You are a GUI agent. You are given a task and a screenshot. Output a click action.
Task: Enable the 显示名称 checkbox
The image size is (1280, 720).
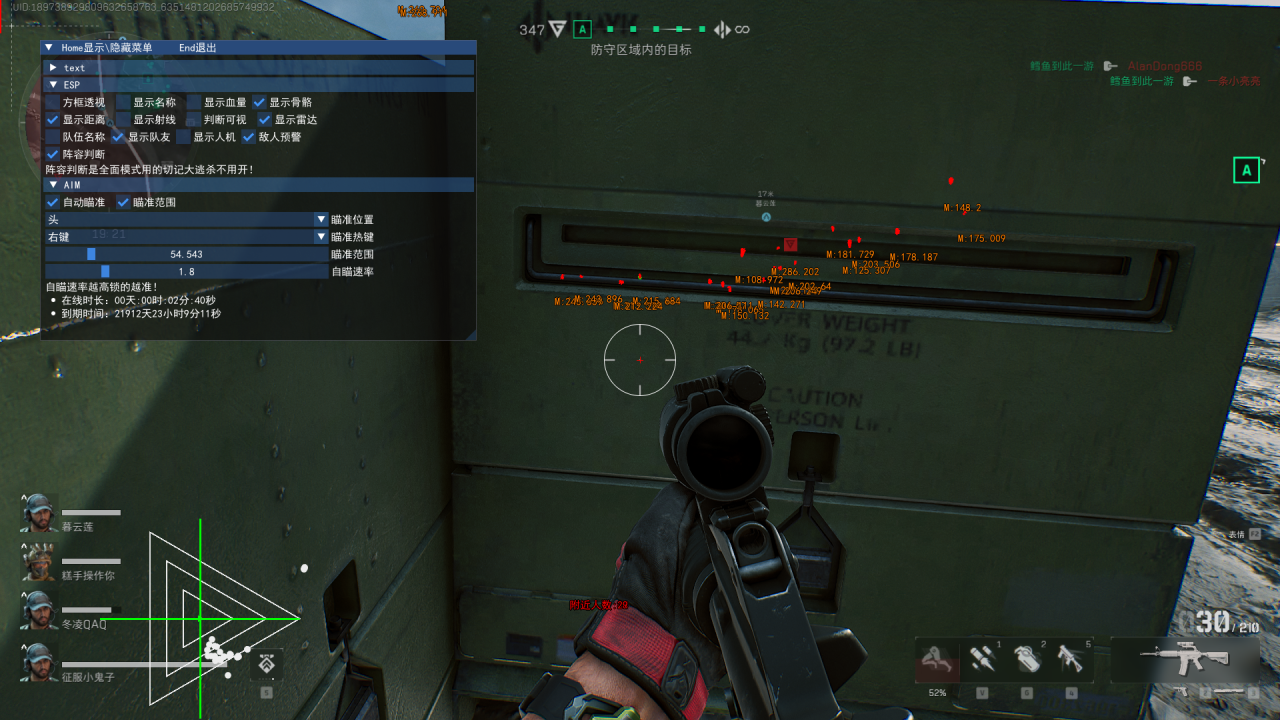tap(121, 102)
